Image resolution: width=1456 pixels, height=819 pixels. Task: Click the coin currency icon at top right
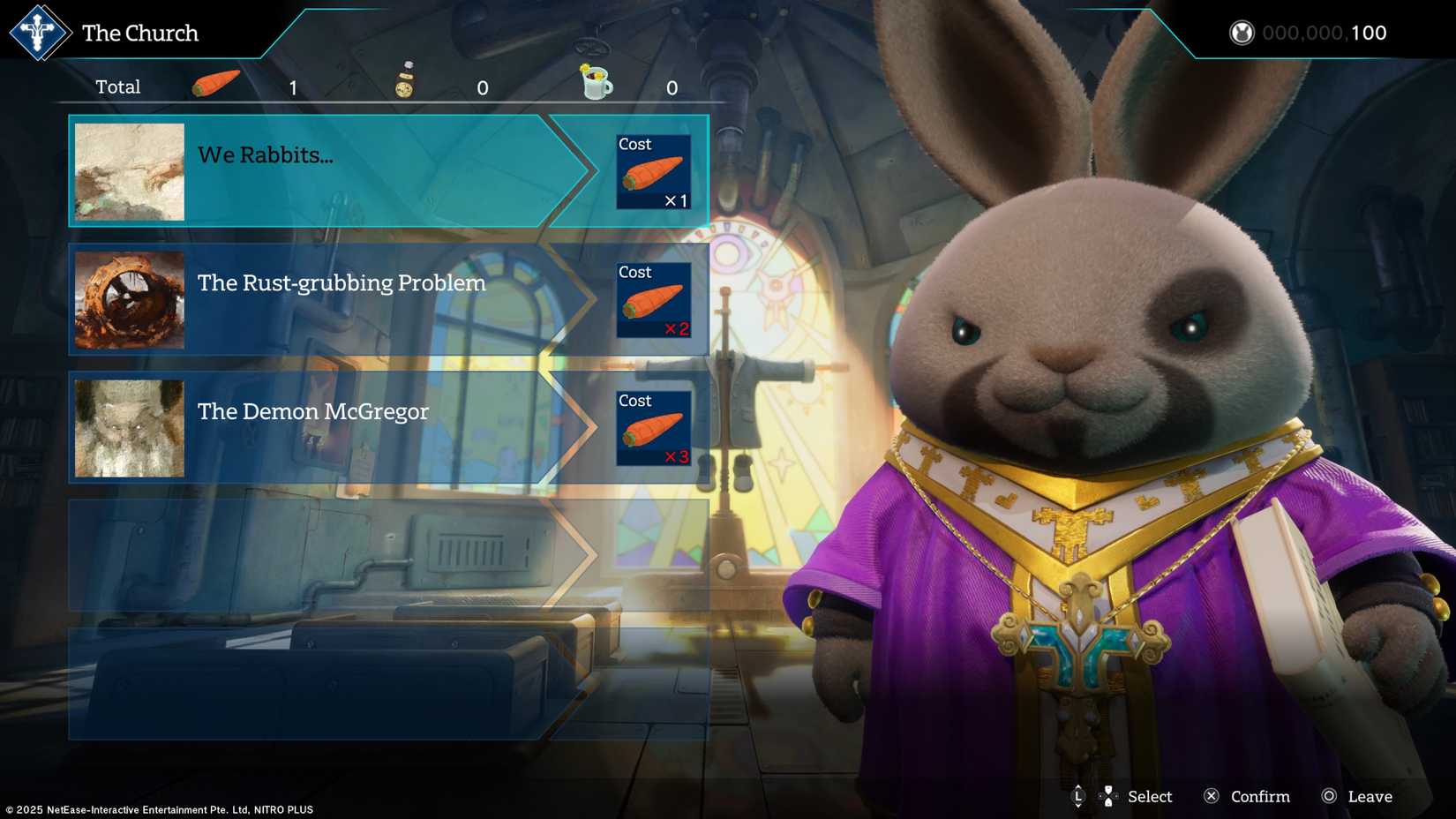1242,33
